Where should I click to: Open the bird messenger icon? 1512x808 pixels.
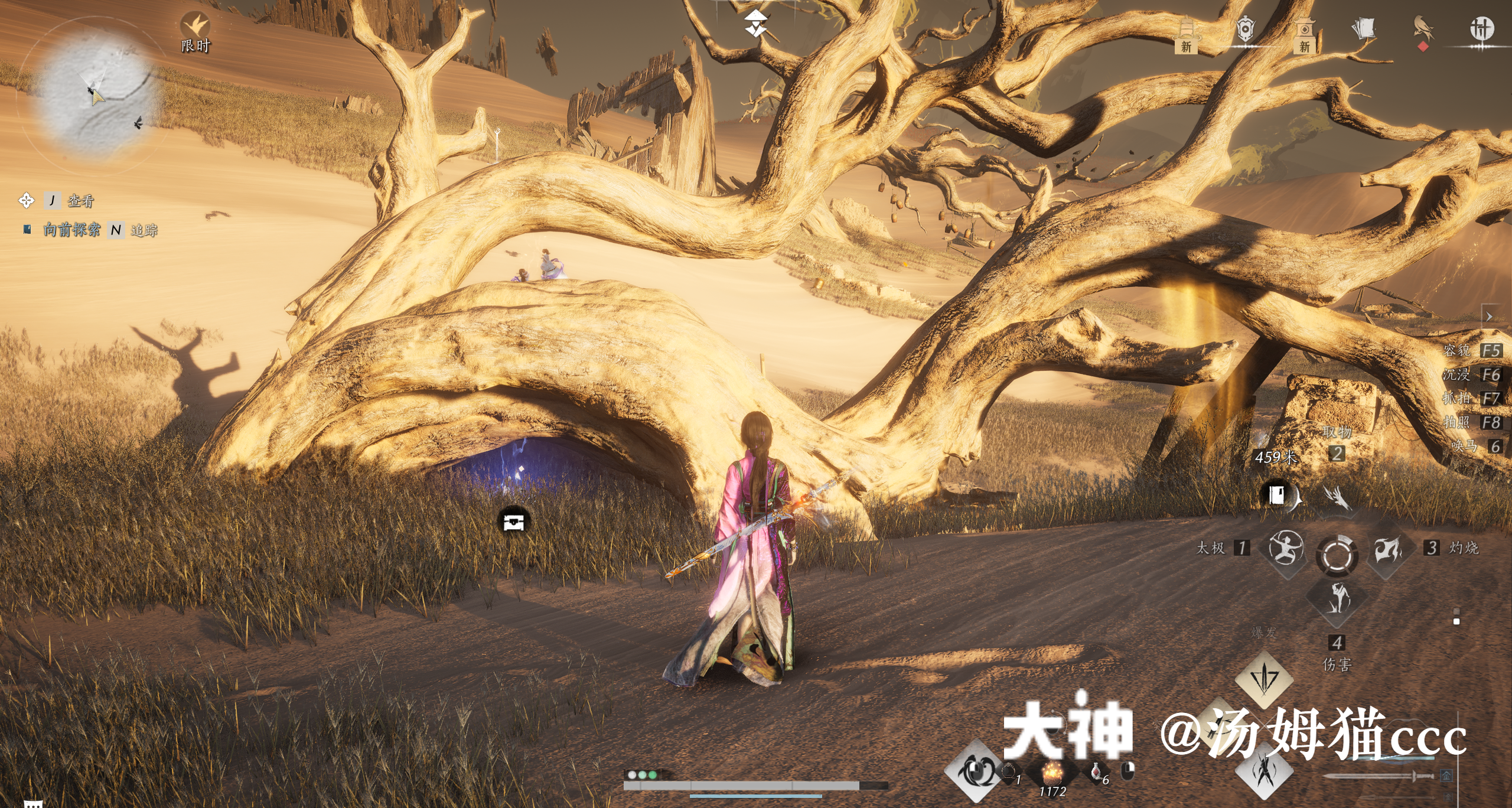(x=1423, y=30)
